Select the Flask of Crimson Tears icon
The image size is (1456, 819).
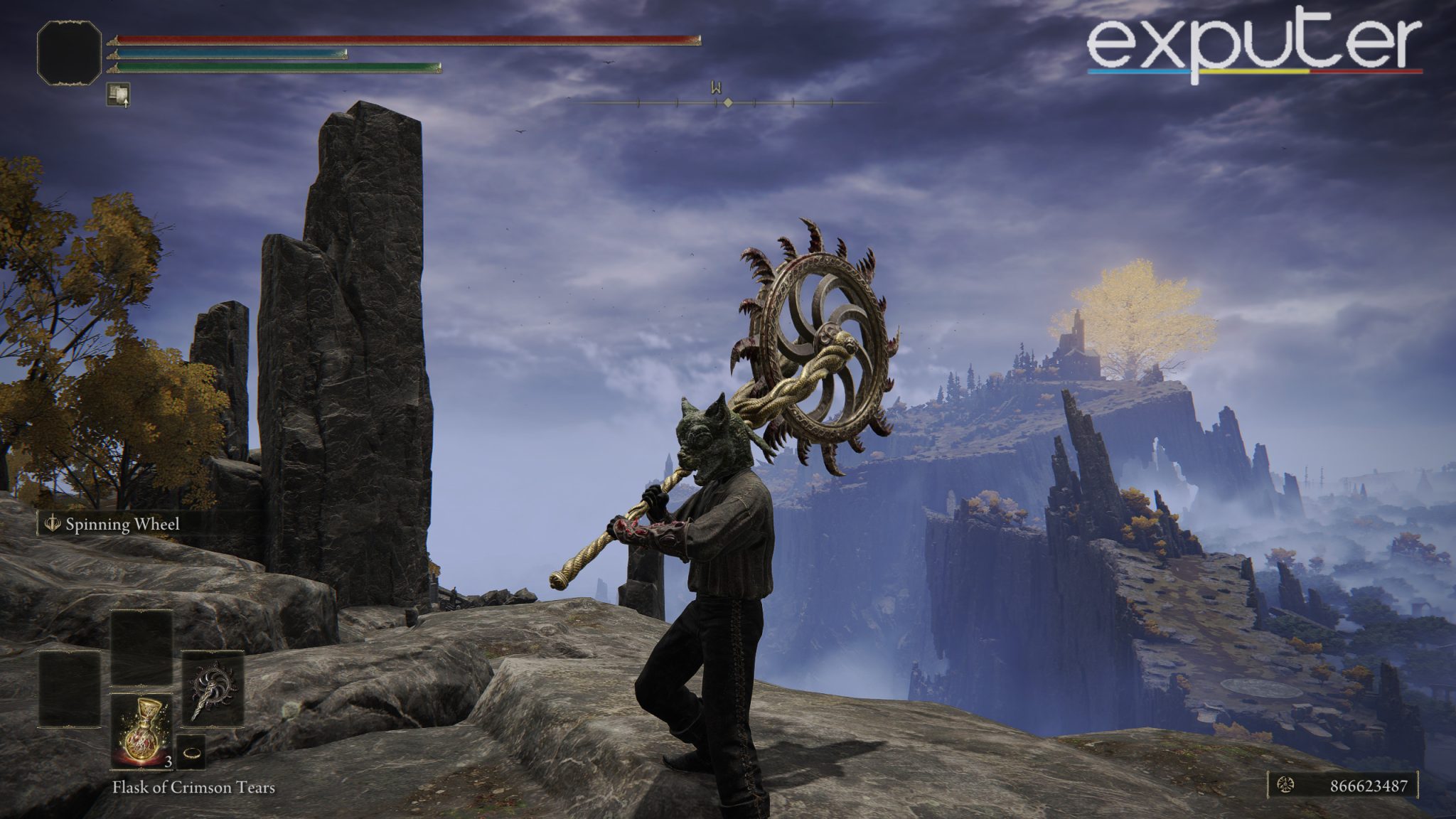click(x=142, y=732)
